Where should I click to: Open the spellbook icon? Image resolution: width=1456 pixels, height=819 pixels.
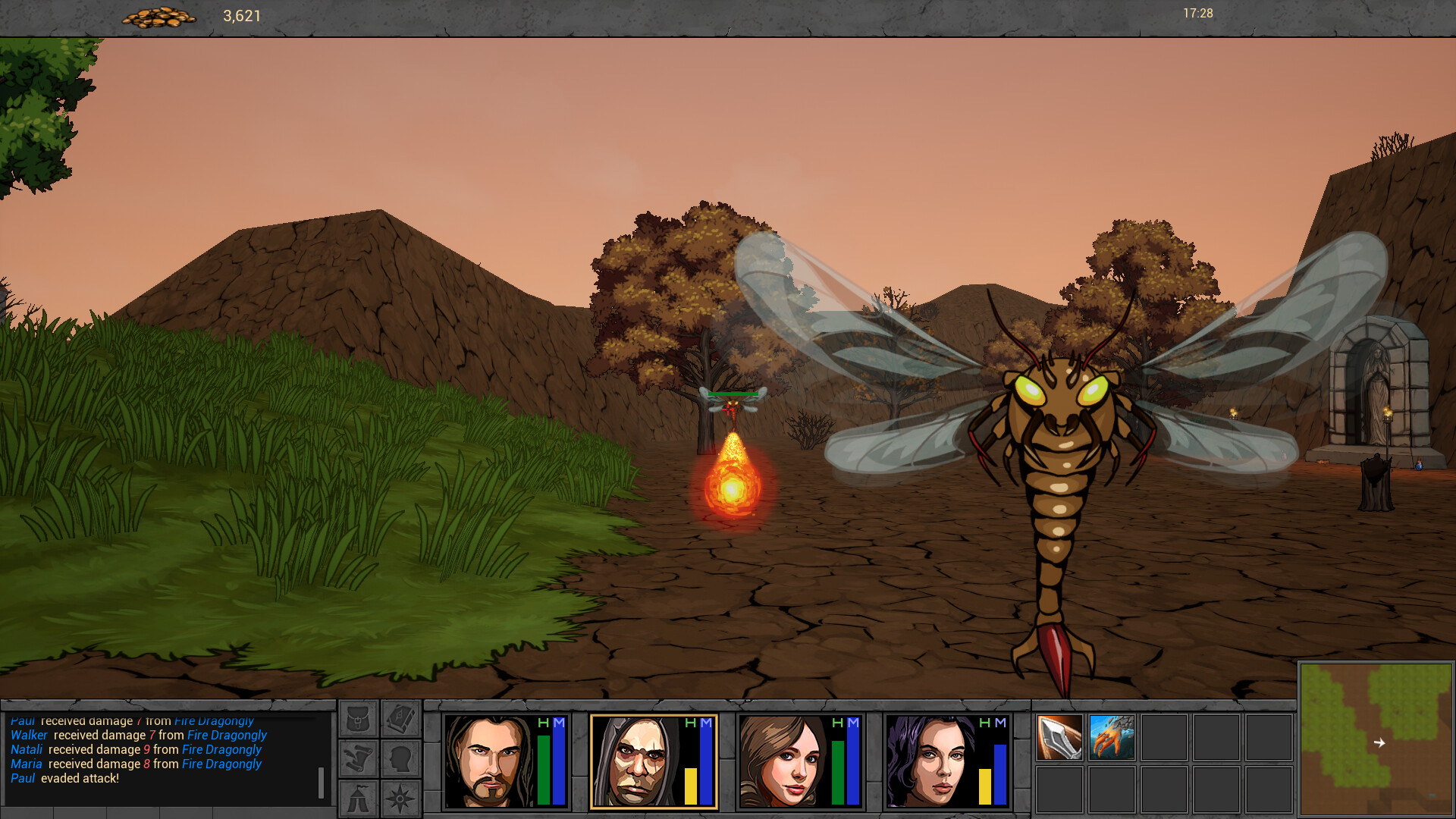[x=400, y=718]
